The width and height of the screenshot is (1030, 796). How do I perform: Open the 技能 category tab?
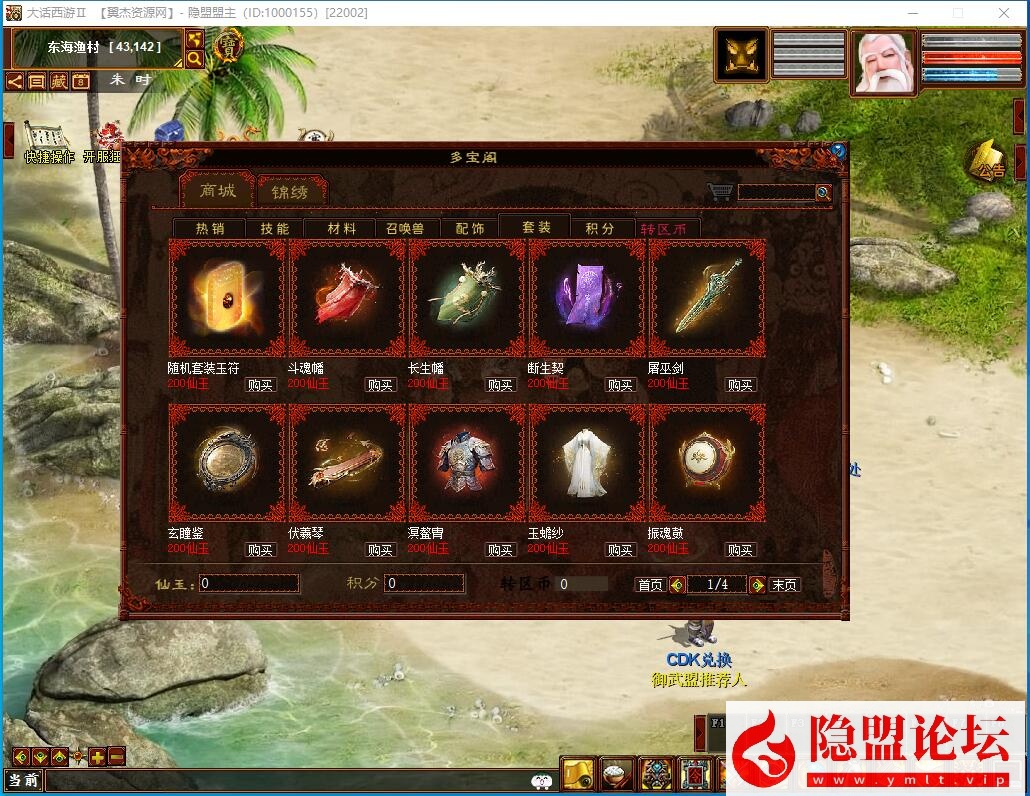click(274, 229)
